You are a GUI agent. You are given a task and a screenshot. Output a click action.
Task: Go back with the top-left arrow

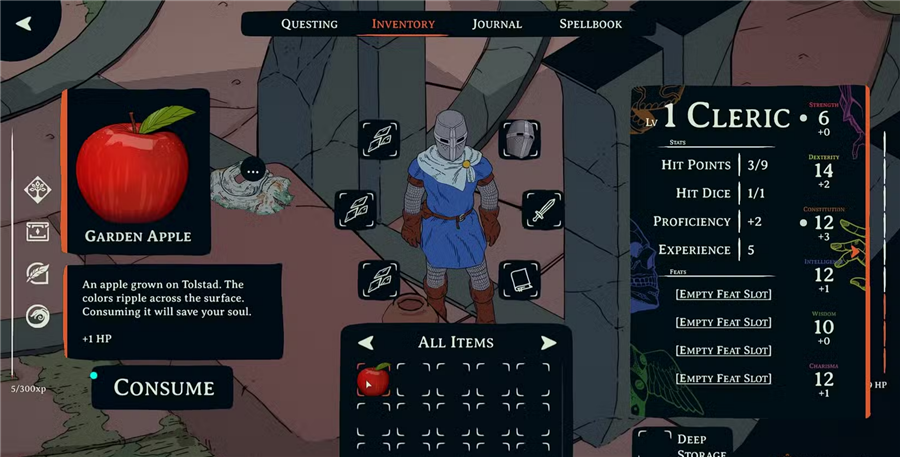[24, 23]
